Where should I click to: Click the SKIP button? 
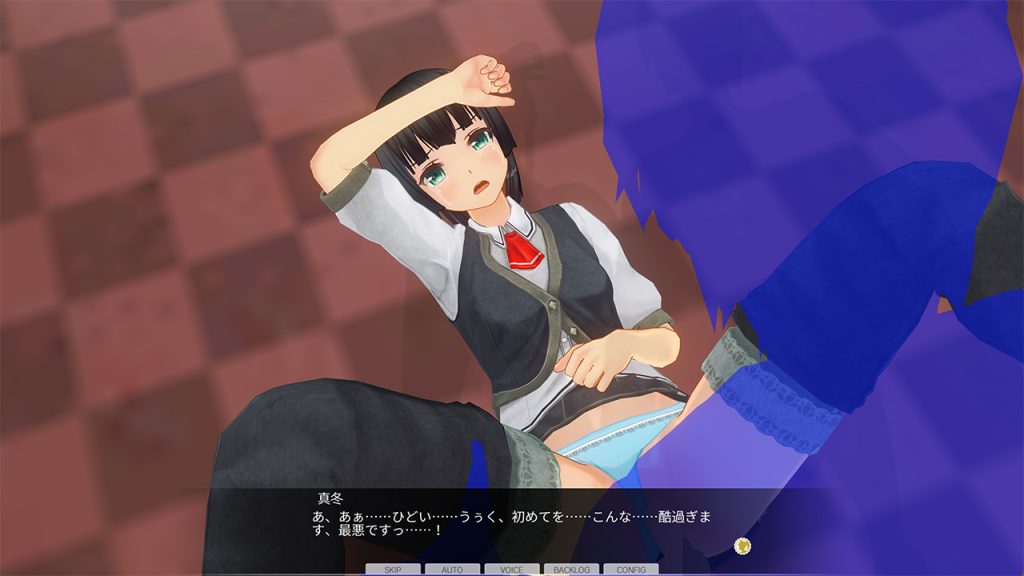point(393,570)
